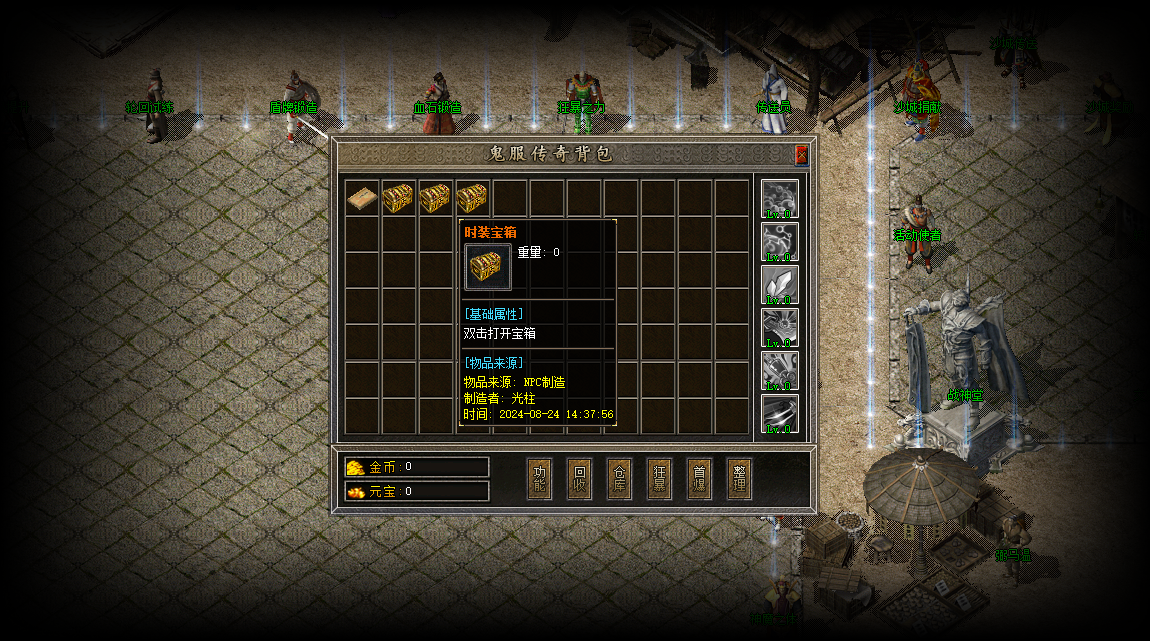Select the crystal shard skill icon
Image resolution: width=1150 pixels, height=641 pixels.
tap(780, 284)
